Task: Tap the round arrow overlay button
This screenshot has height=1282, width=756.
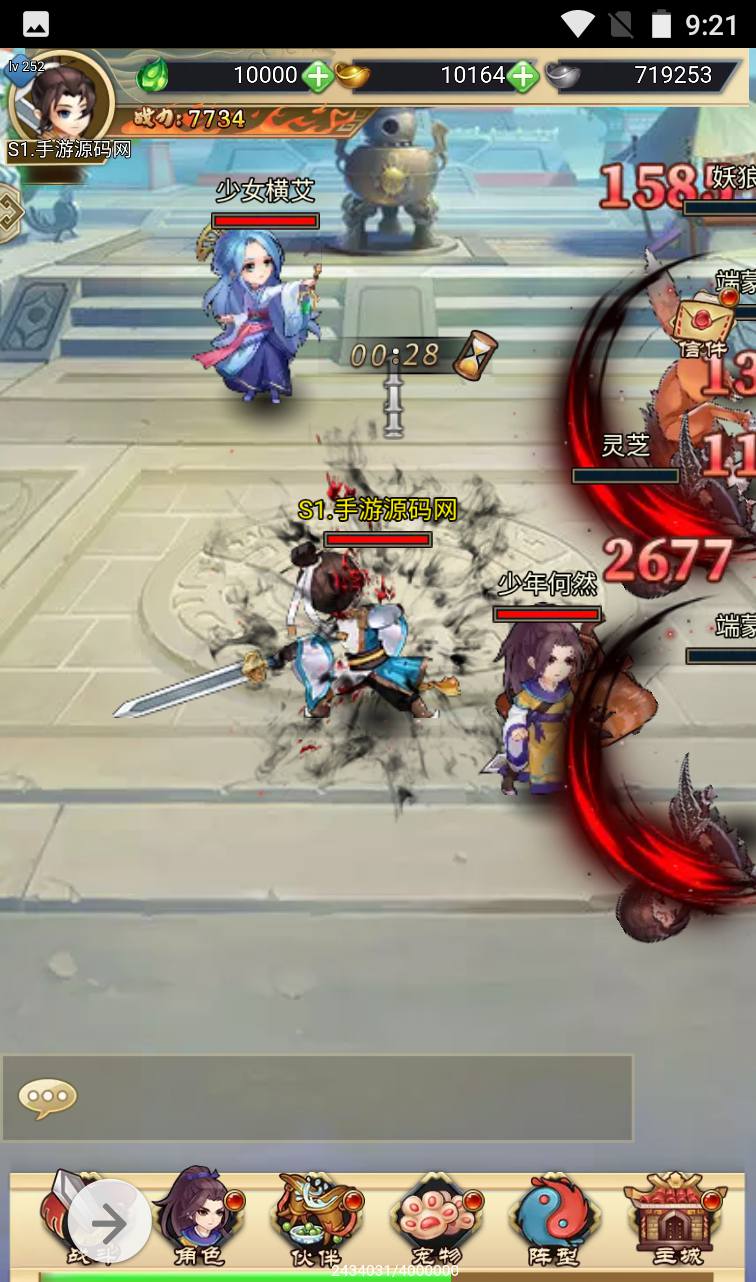Action: 110,1222
